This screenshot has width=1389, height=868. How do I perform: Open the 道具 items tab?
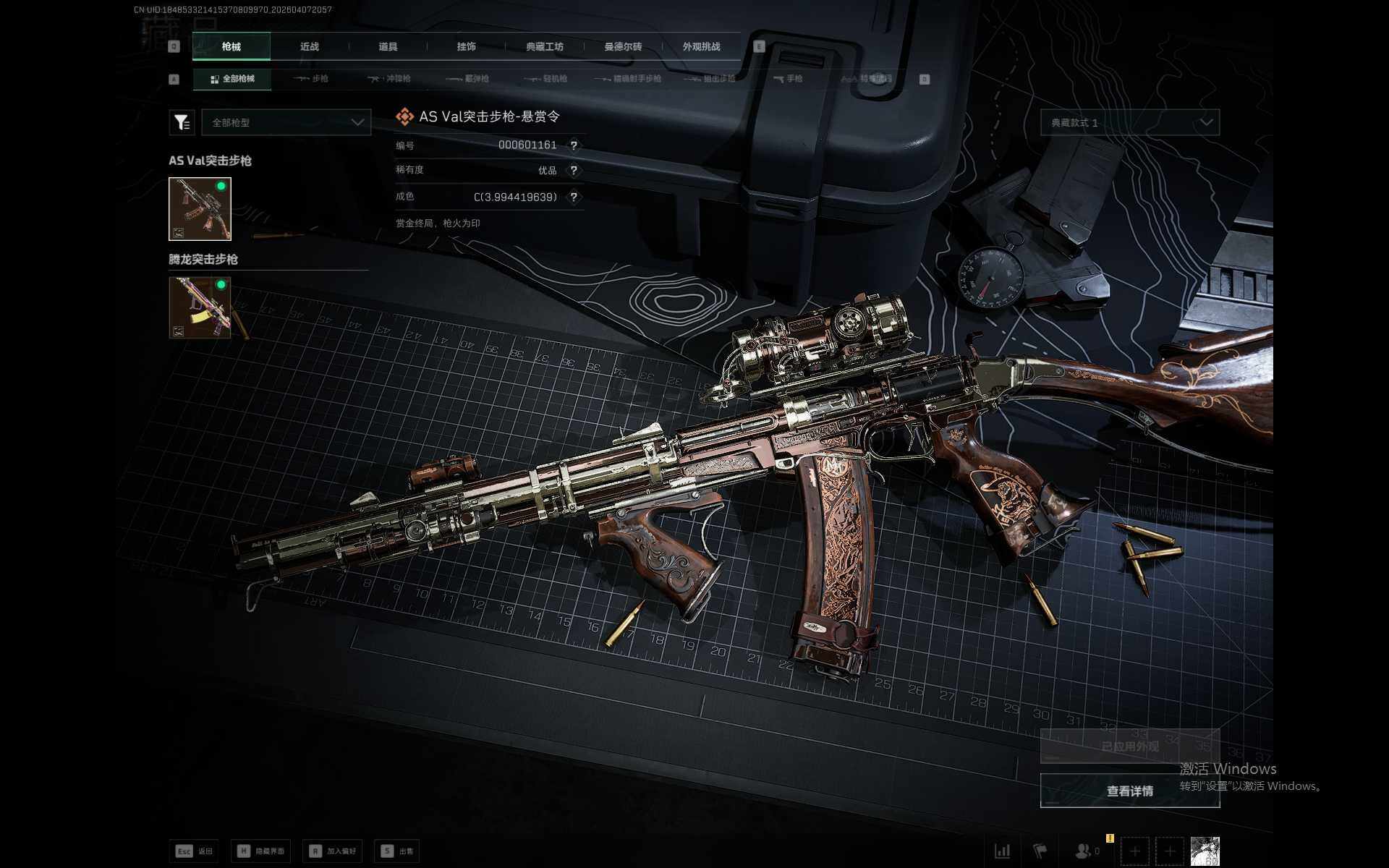coord(388,46)
